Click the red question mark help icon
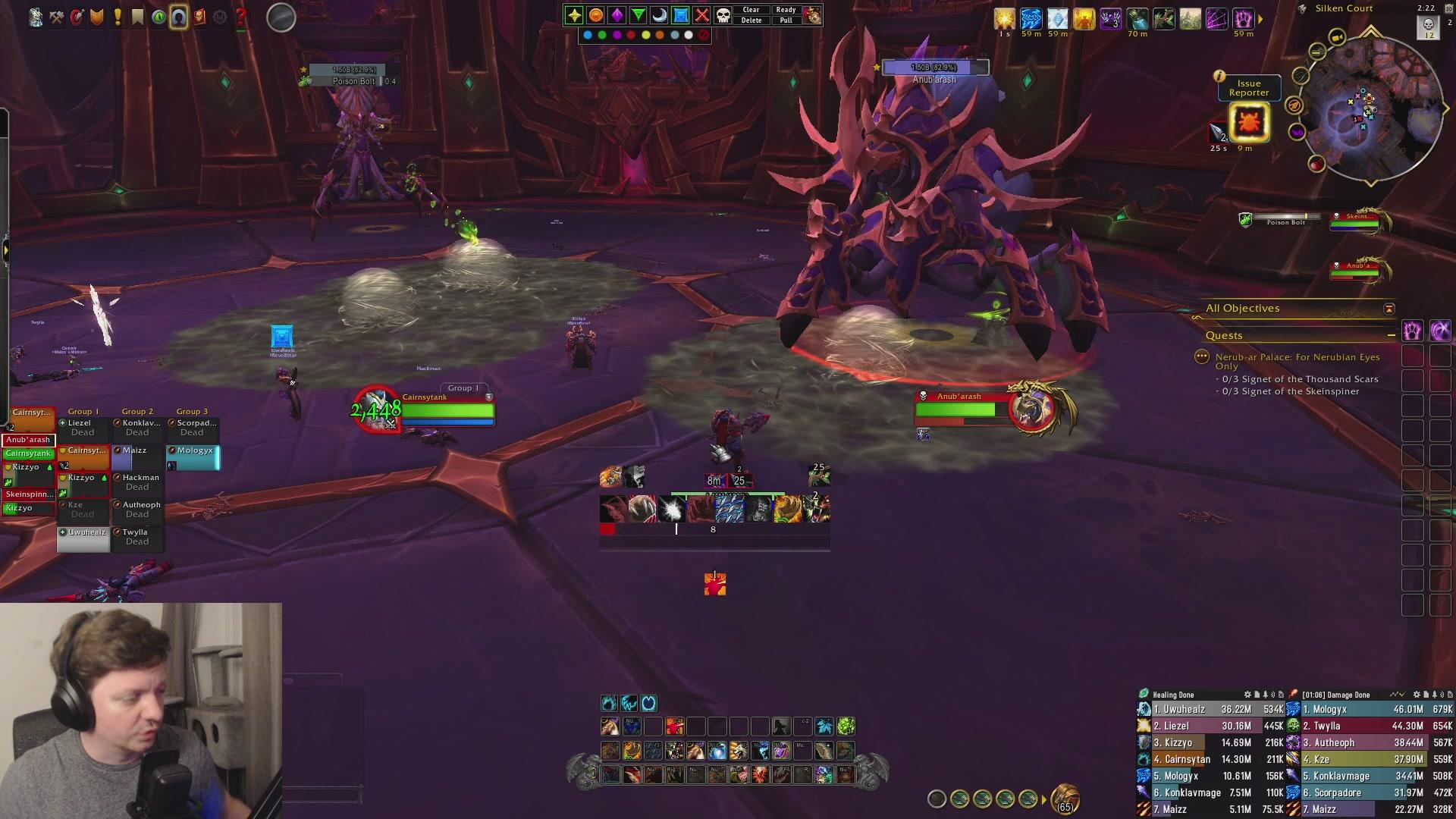Image resolution: width=1456 pixels, height=819 pixels. [x=240, y=17]
